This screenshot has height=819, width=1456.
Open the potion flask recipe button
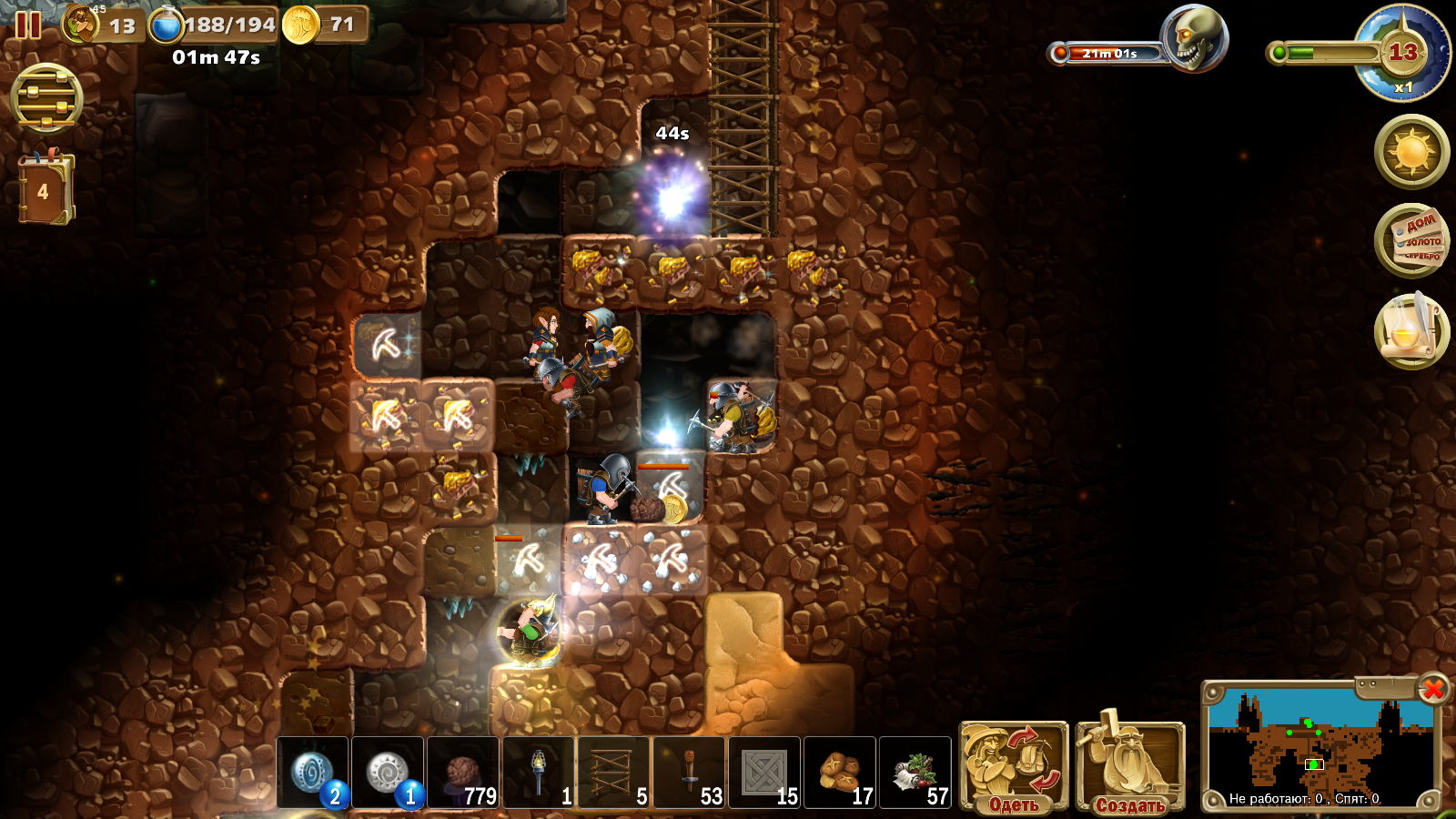click(1411, 330)
